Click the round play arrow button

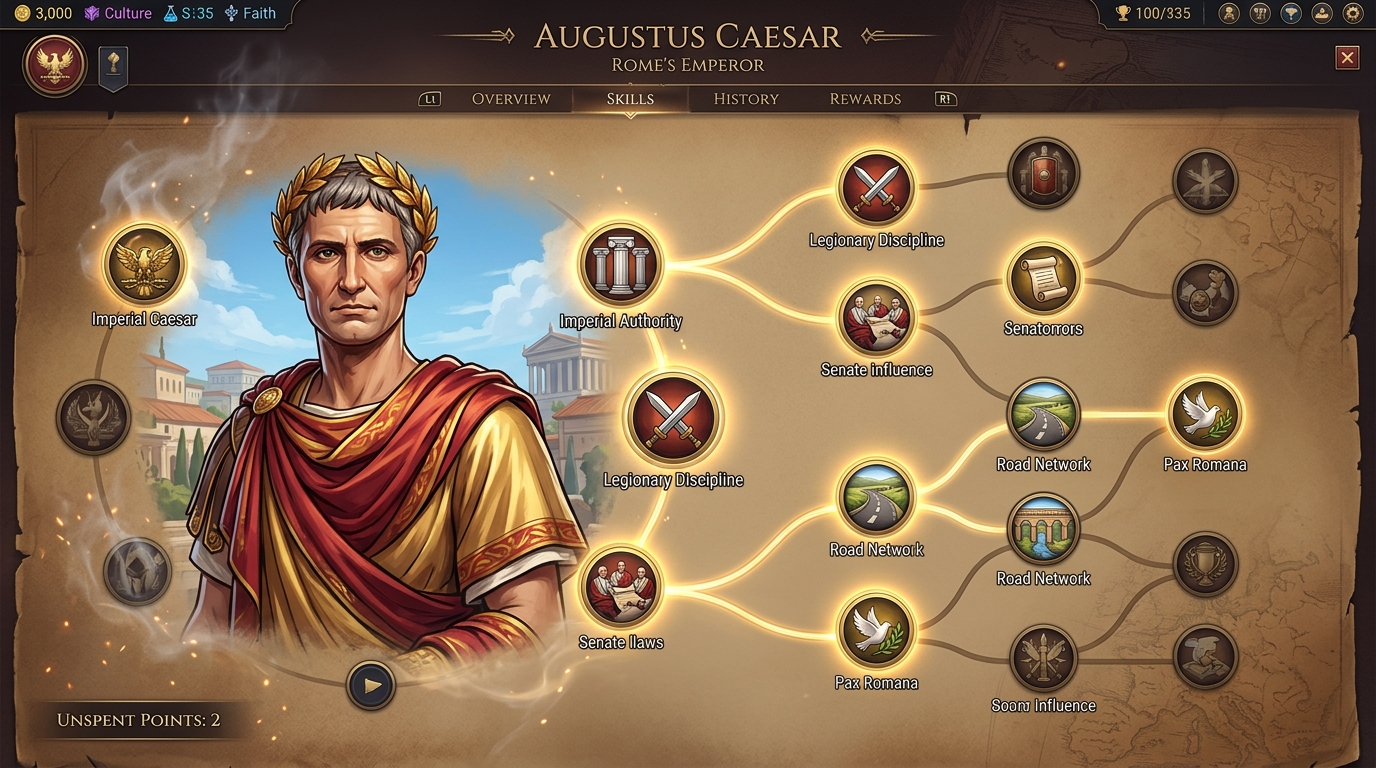(371, 686)
